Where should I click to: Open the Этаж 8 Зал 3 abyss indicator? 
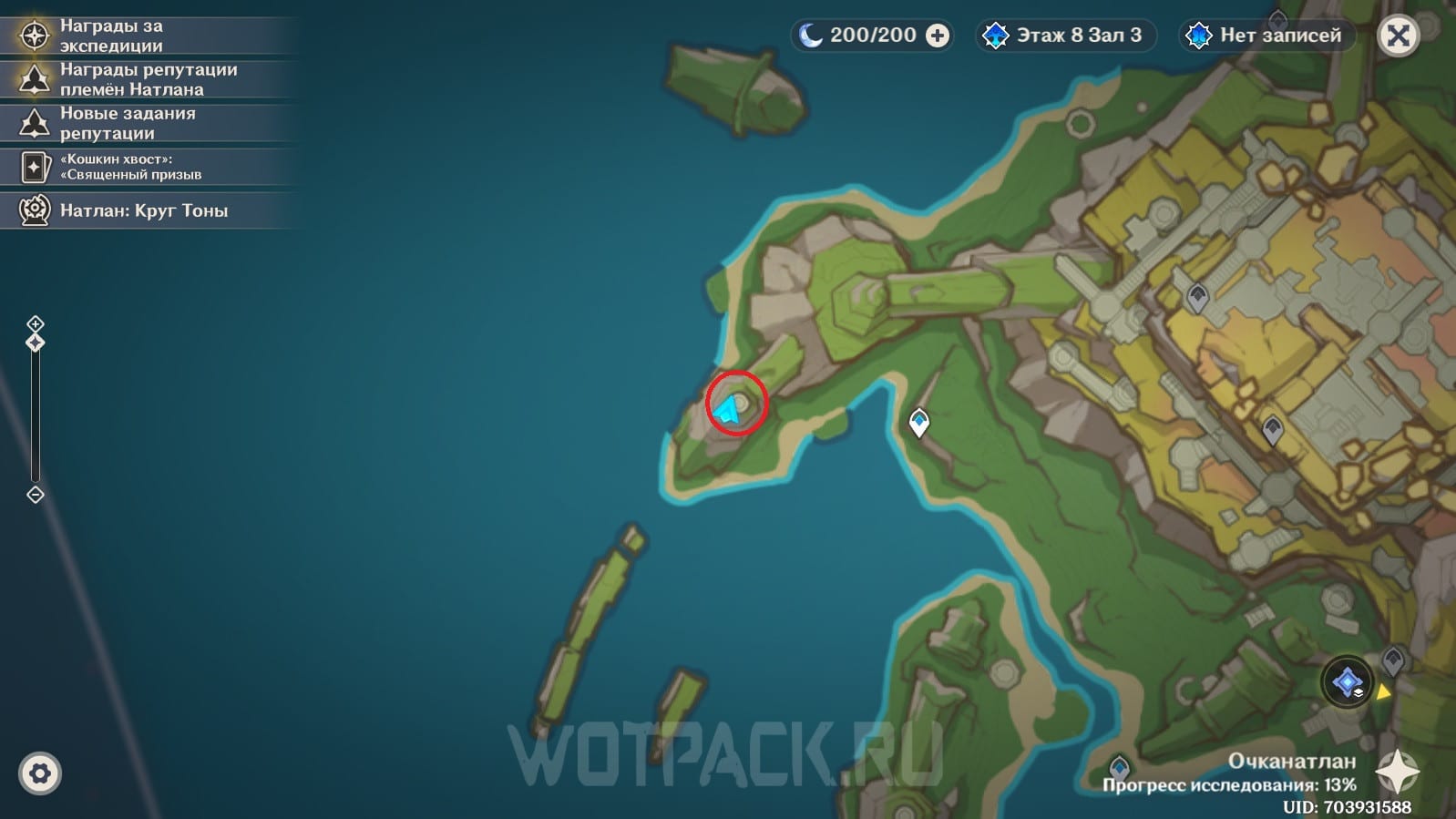coord(1064,36)
